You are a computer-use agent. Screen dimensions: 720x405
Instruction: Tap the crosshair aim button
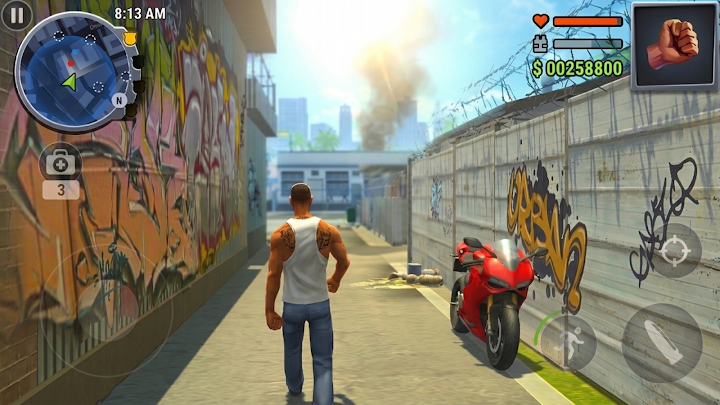[674, 250]
